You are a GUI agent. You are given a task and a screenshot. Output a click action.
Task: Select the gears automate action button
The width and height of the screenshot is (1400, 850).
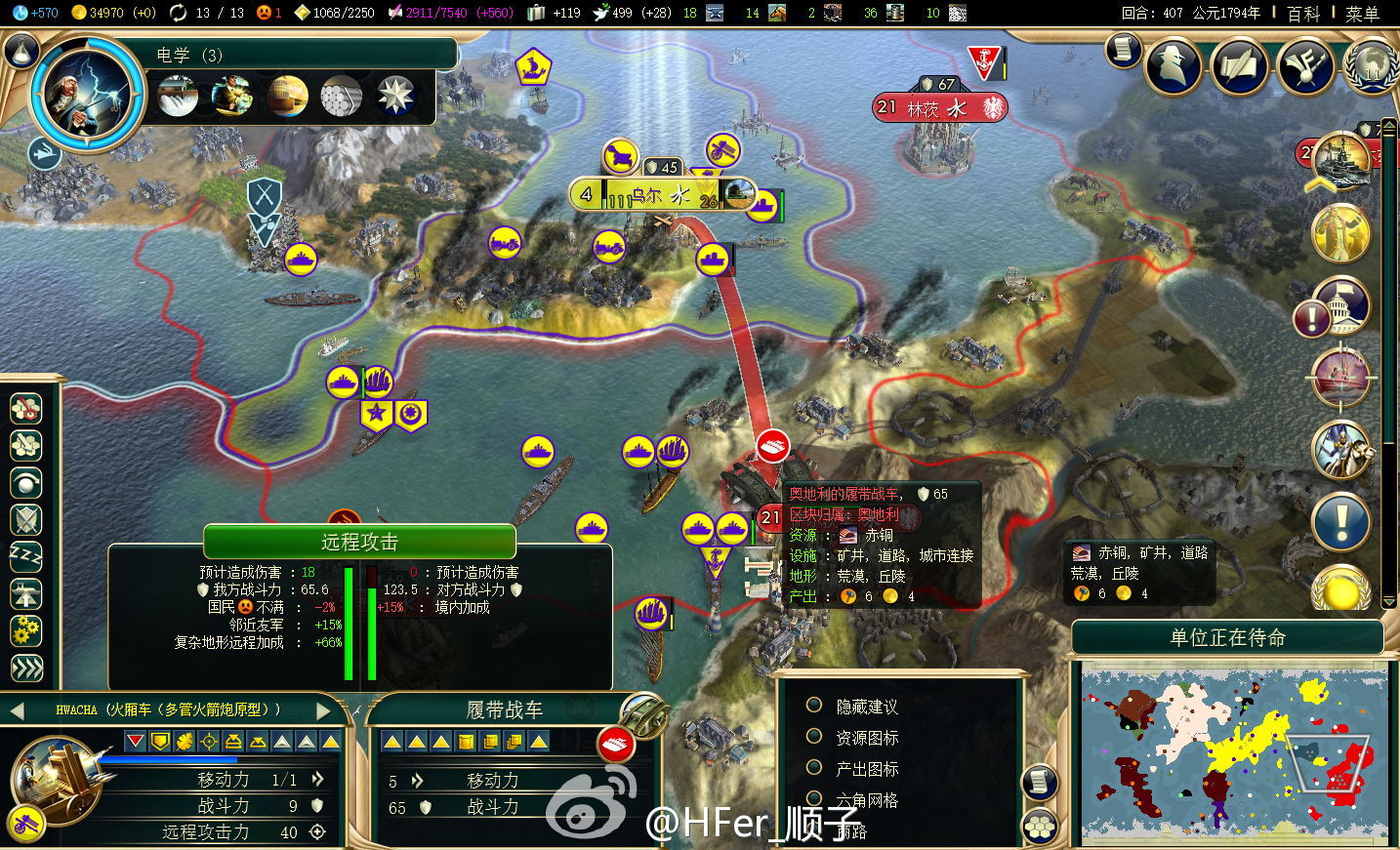26,630
